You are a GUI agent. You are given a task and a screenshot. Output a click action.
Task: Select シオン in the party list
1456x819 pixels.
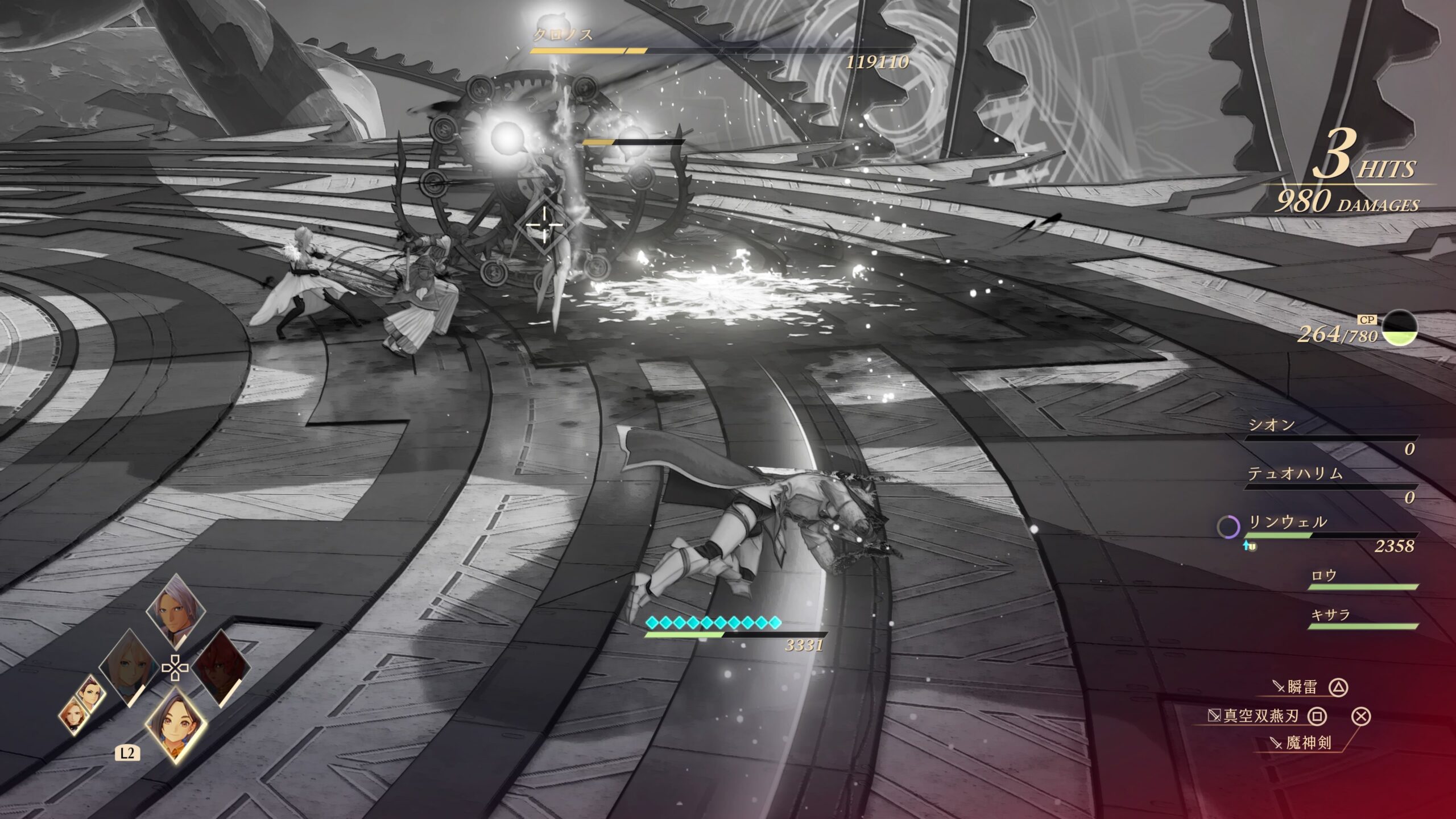[x=1272, y=425]
